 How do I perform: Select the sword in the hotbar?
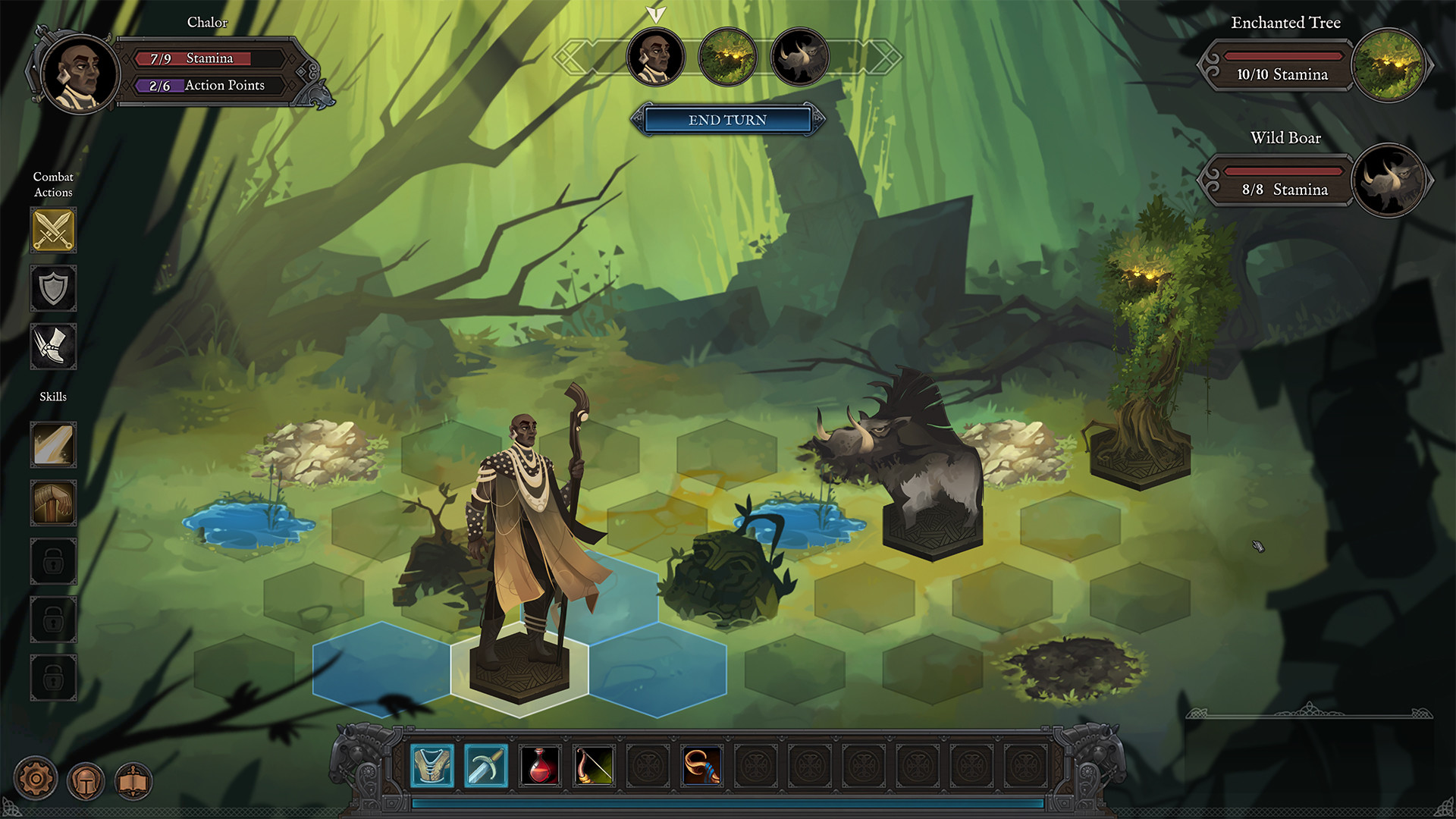point(486,765)
